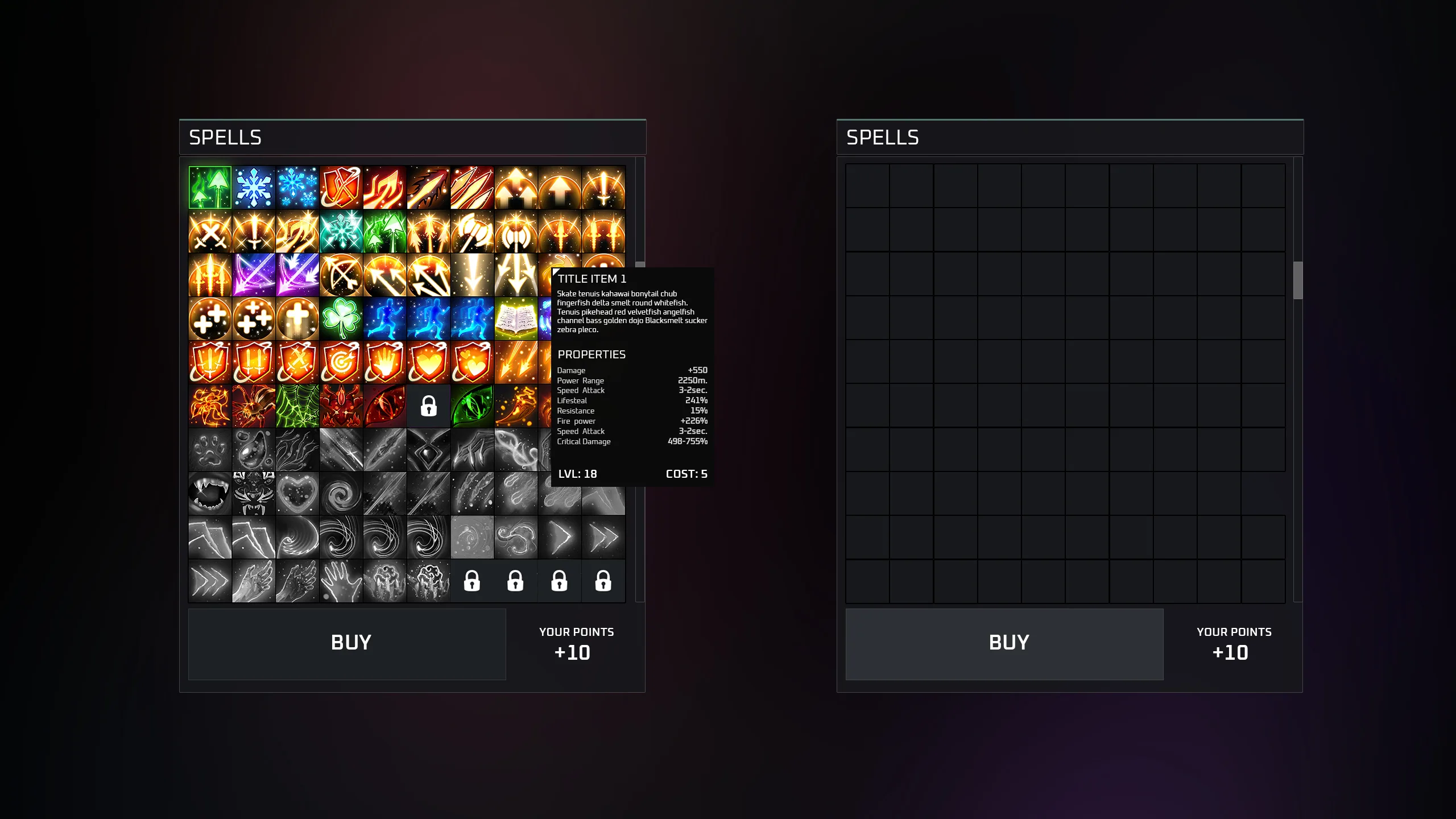
Task: Choose the grey heart spell icon
Action: (x=297, y=494)
